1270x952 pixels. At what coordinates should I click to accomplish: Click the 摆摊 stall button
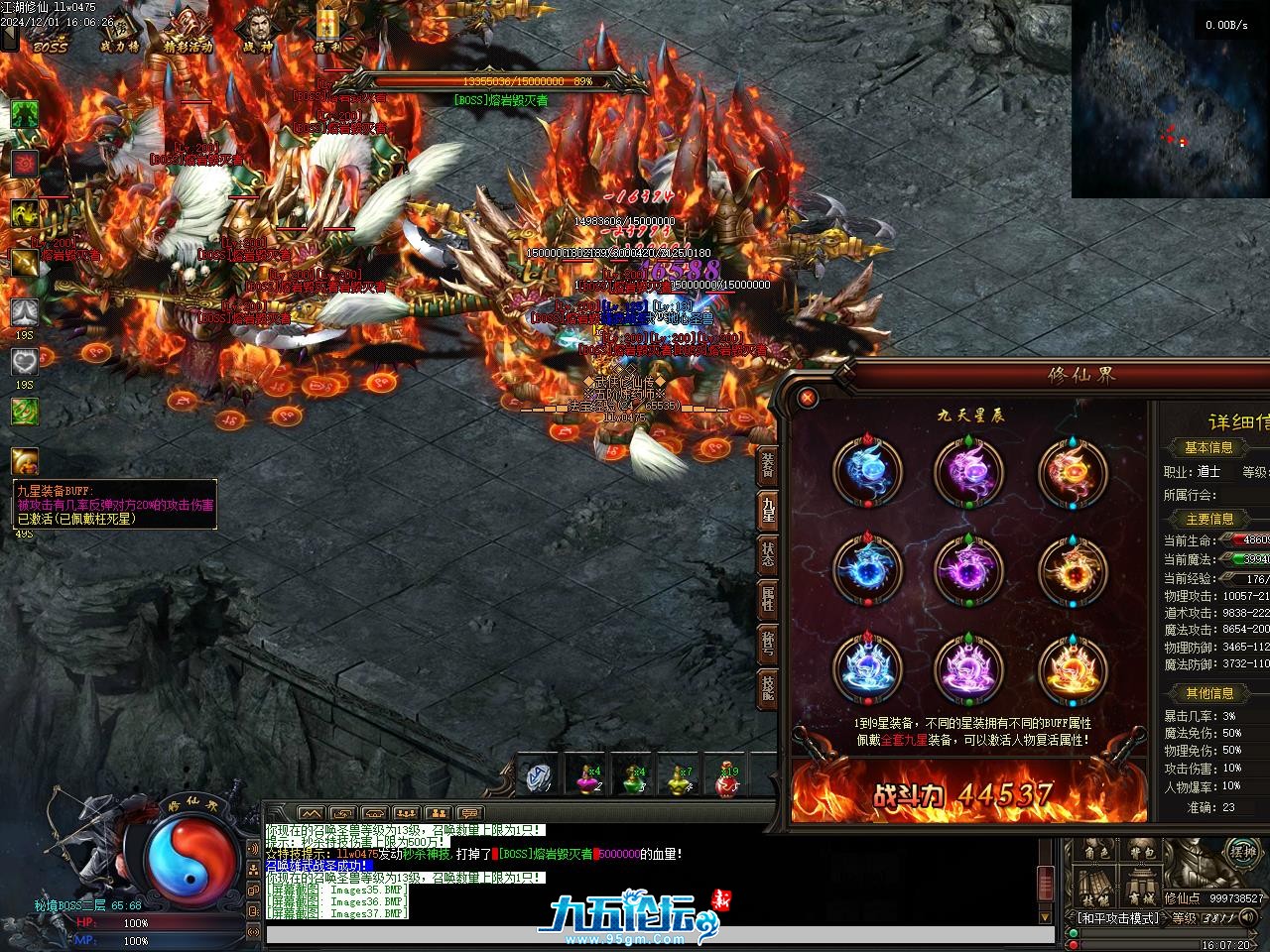1242,851
